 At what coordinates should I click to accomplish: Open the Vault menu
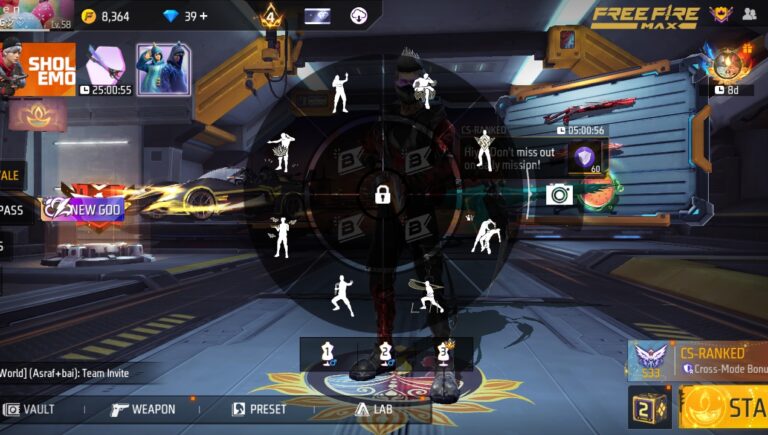[30, 409]
